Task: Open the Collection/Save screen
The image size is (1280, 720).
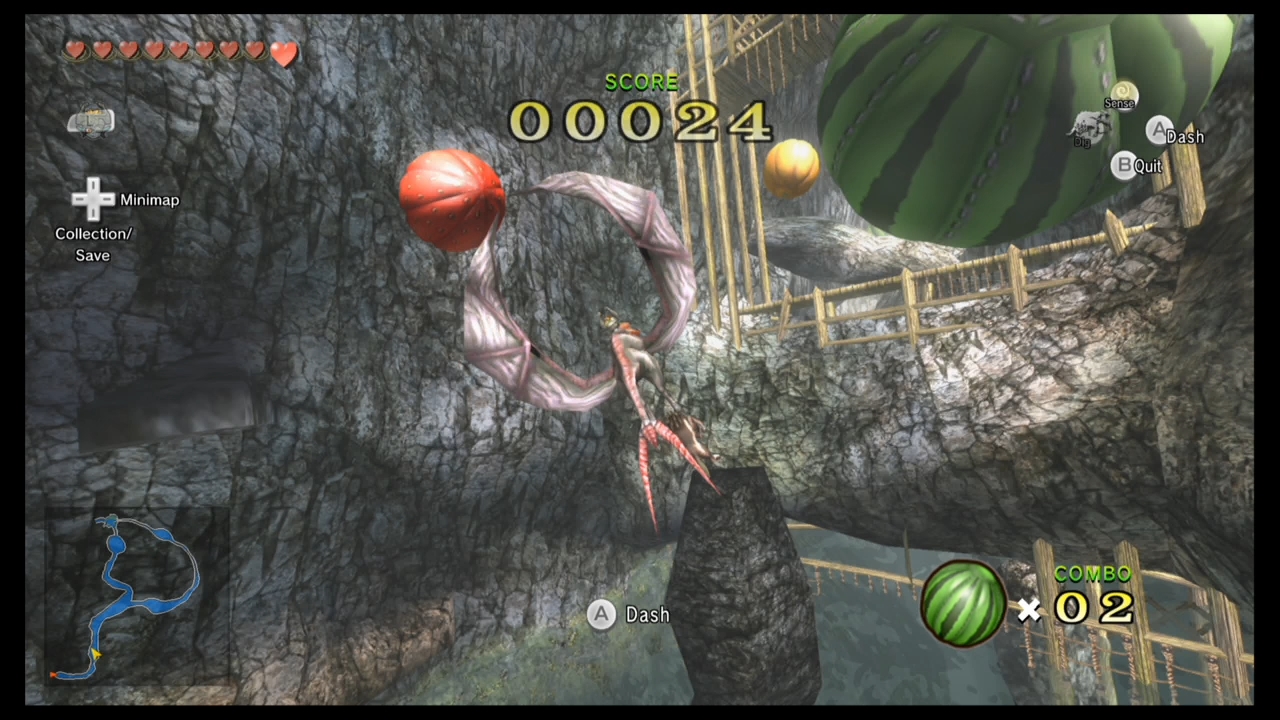Action: pyautogui.click(x=93, y=244)
